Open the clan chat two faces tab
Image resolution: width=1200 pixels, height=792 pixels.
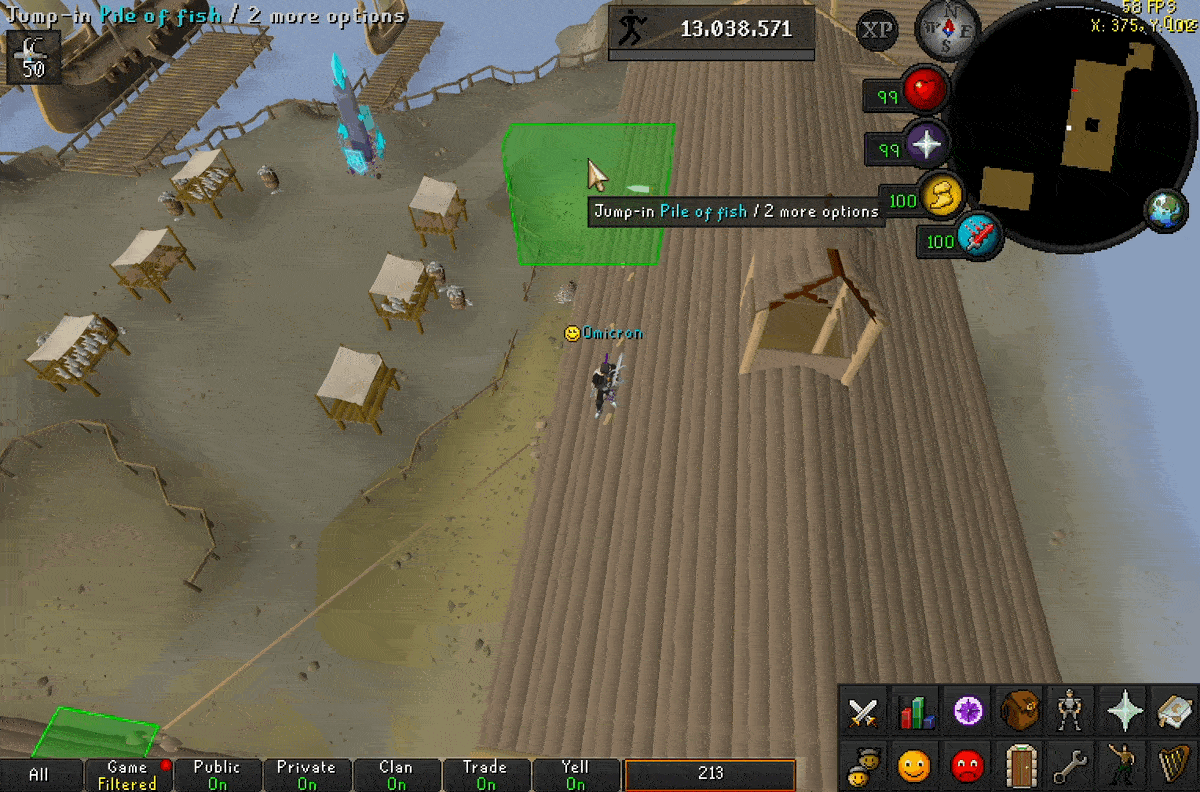863,766
